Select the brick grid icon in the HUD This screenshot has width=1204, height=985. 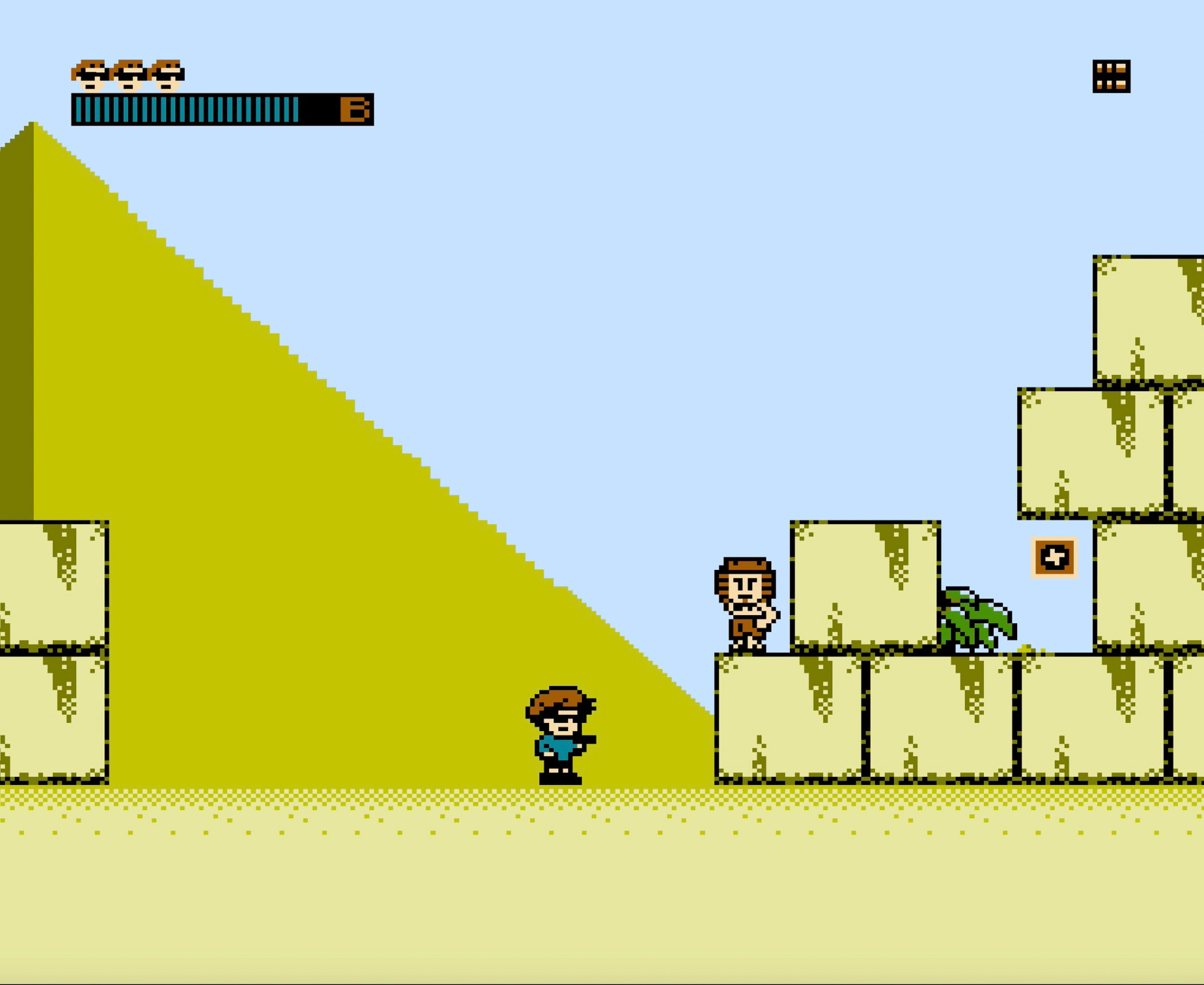pyautogui.click(x=1111, y=76)
